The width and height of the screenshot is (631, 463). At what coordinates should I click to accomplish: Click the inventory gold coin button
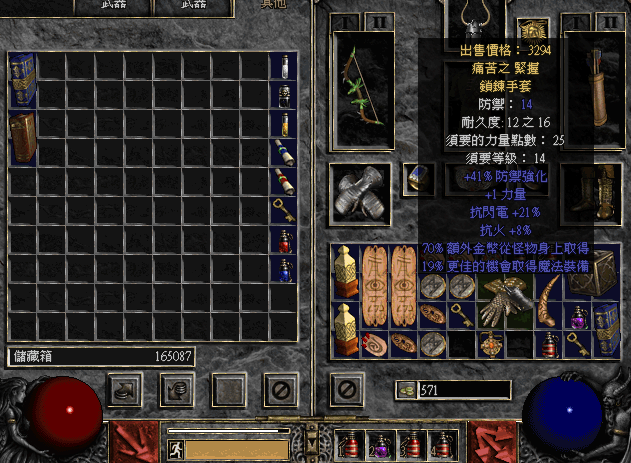(x=407, y=390)
